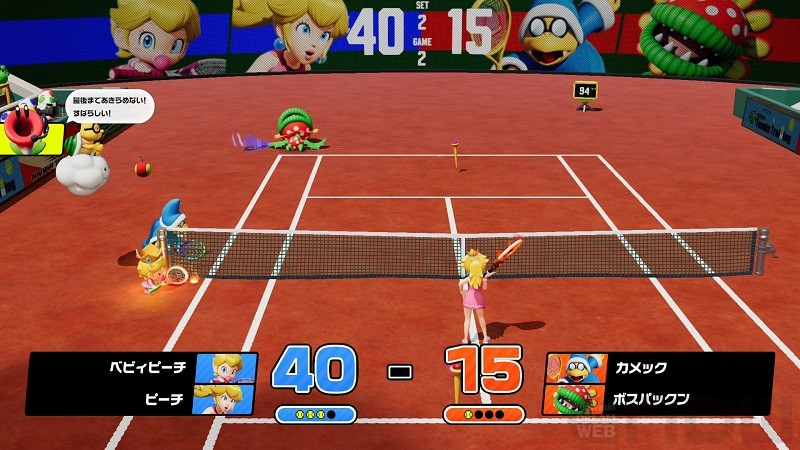Select the ピーチ player portrait
Viewport: 800px width, 450px height.
tap(225, 399)
